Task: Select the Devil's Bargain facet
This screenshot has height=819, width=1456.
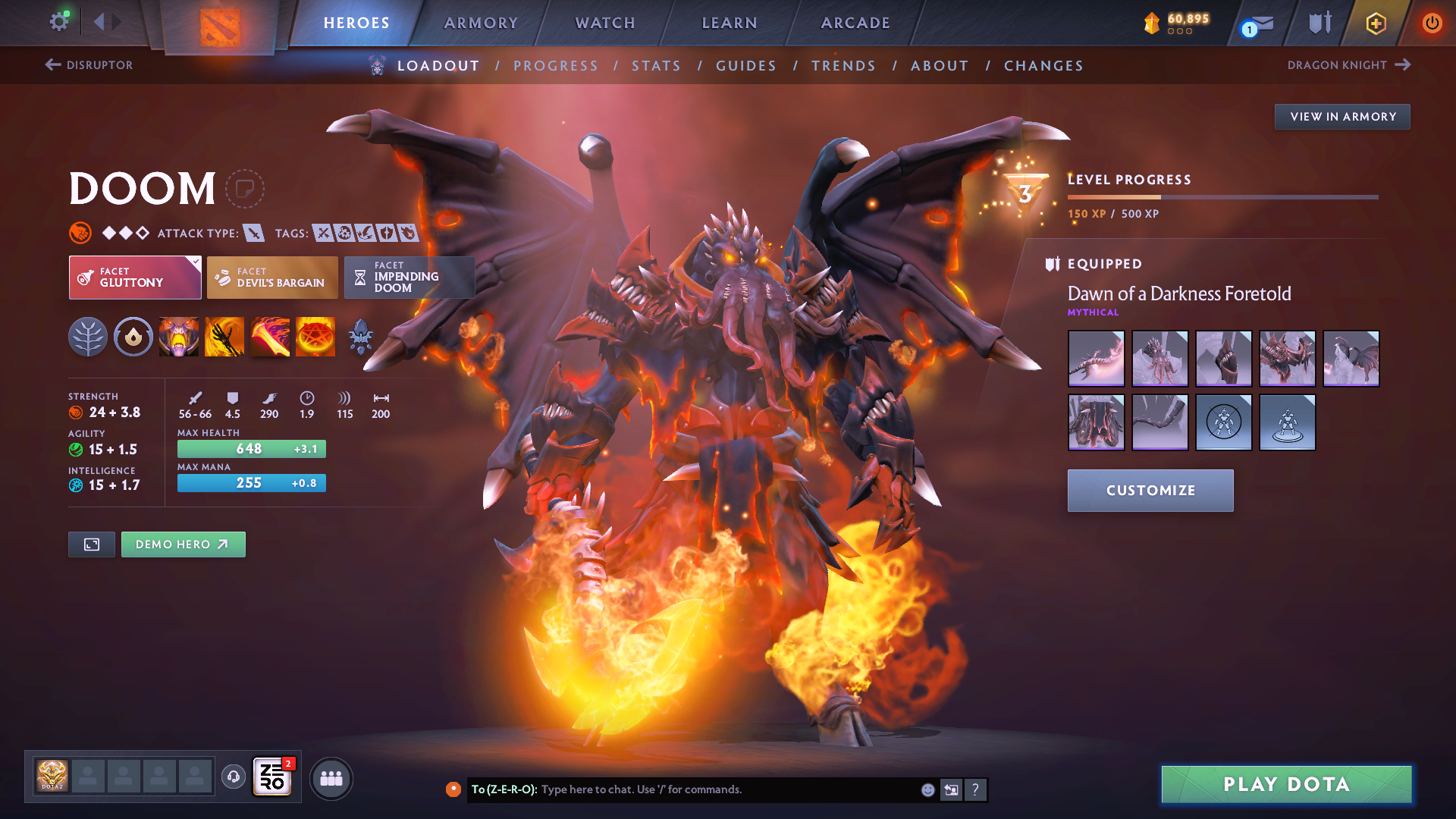Action: click(x=272, y=278)
